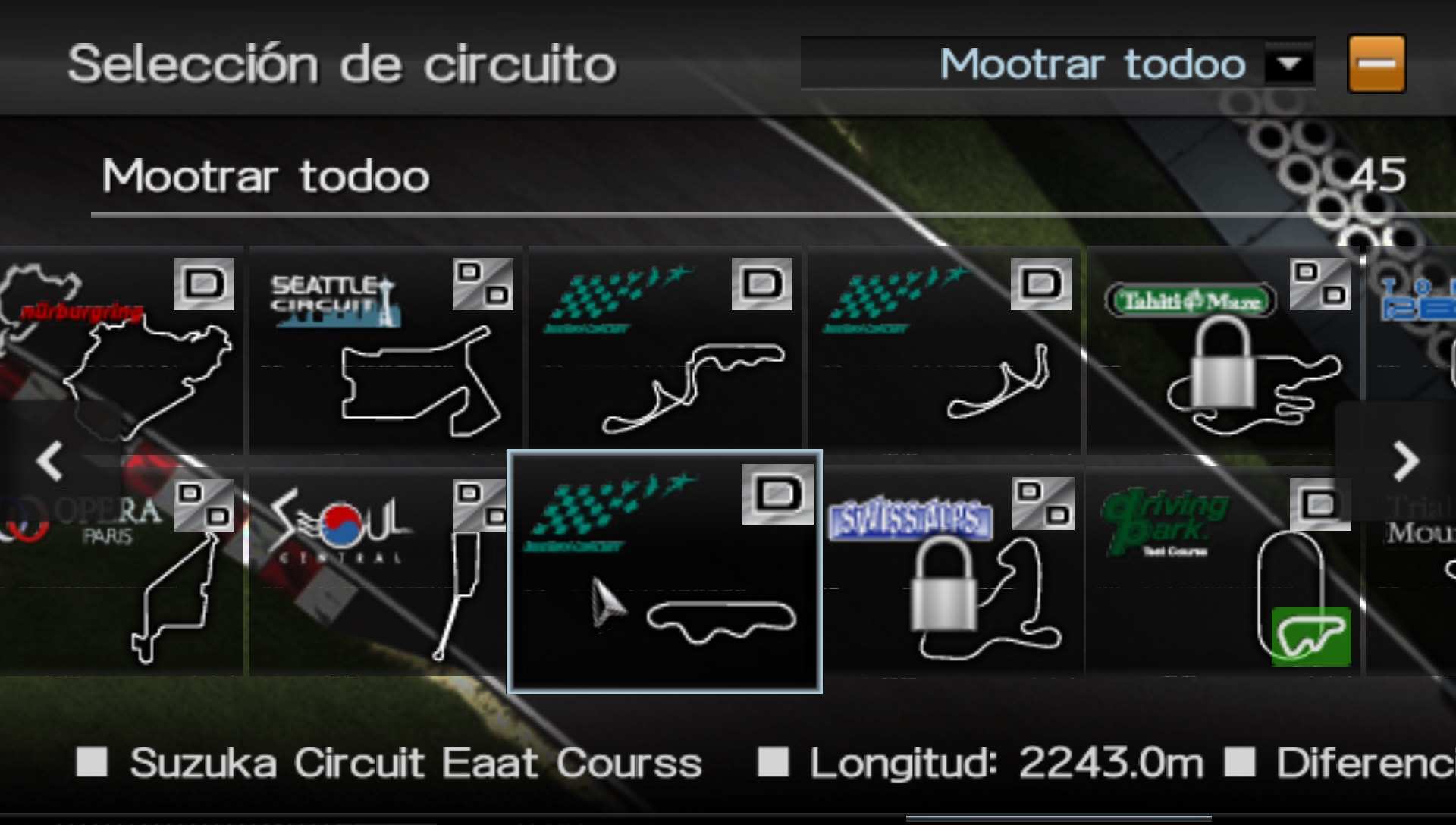Viewport: 1456px width, 825px height.
Task: Click the D badge on Nürburgring circuit
Action: tap(204, 285)
